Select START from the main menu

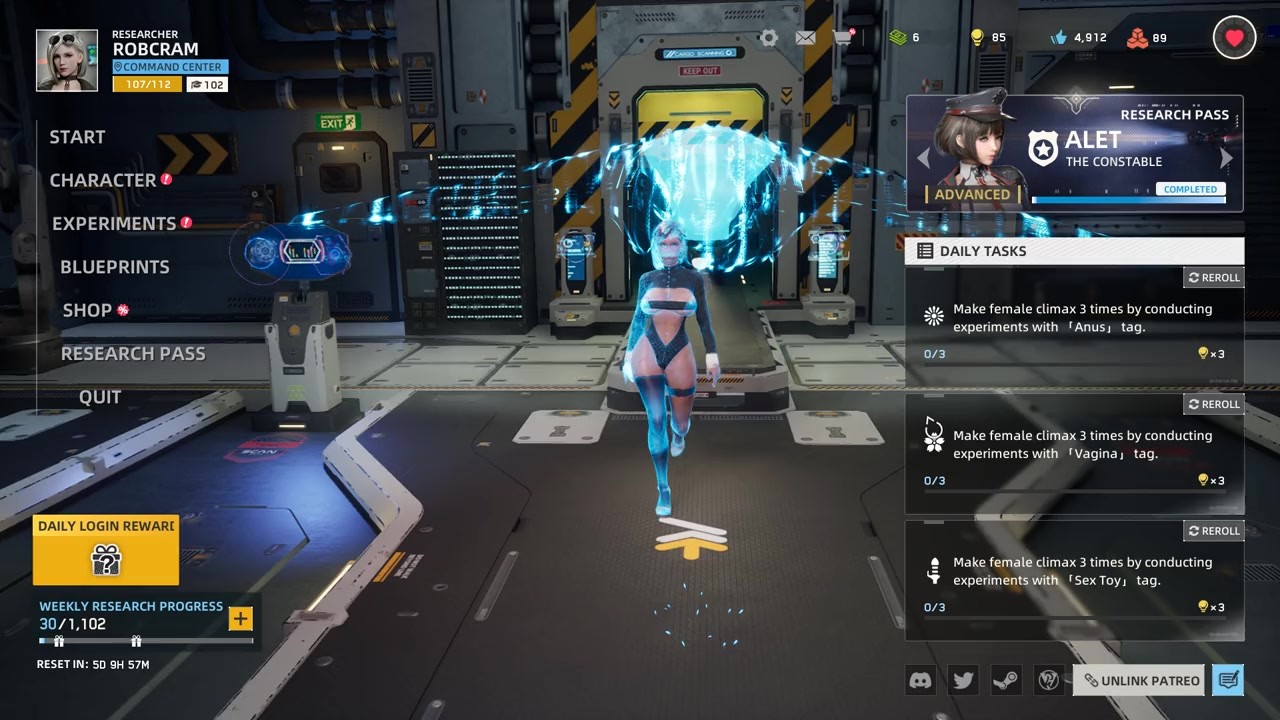77,137
